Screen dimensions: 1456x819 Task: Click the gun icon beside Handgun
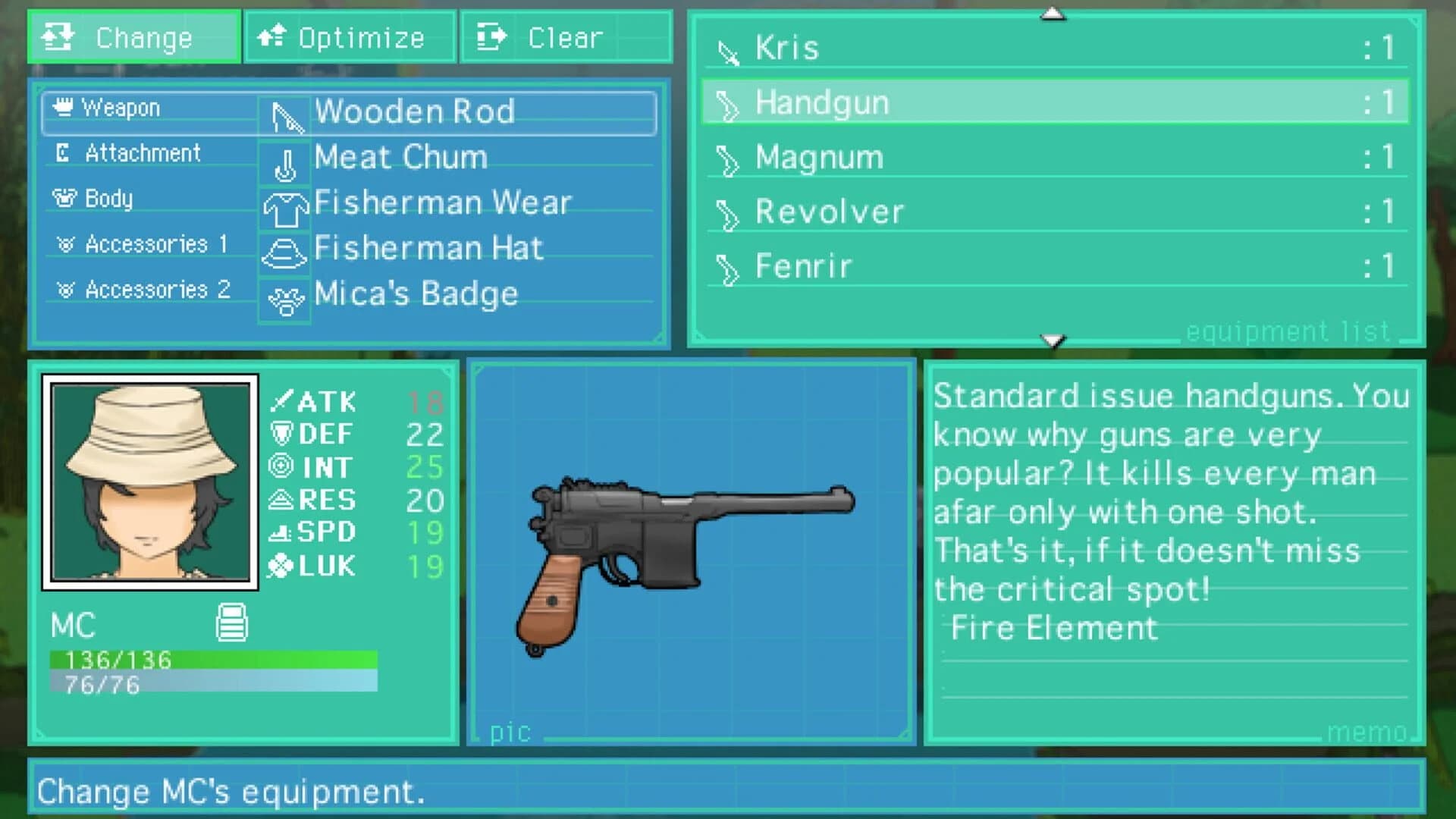(730, 102)
